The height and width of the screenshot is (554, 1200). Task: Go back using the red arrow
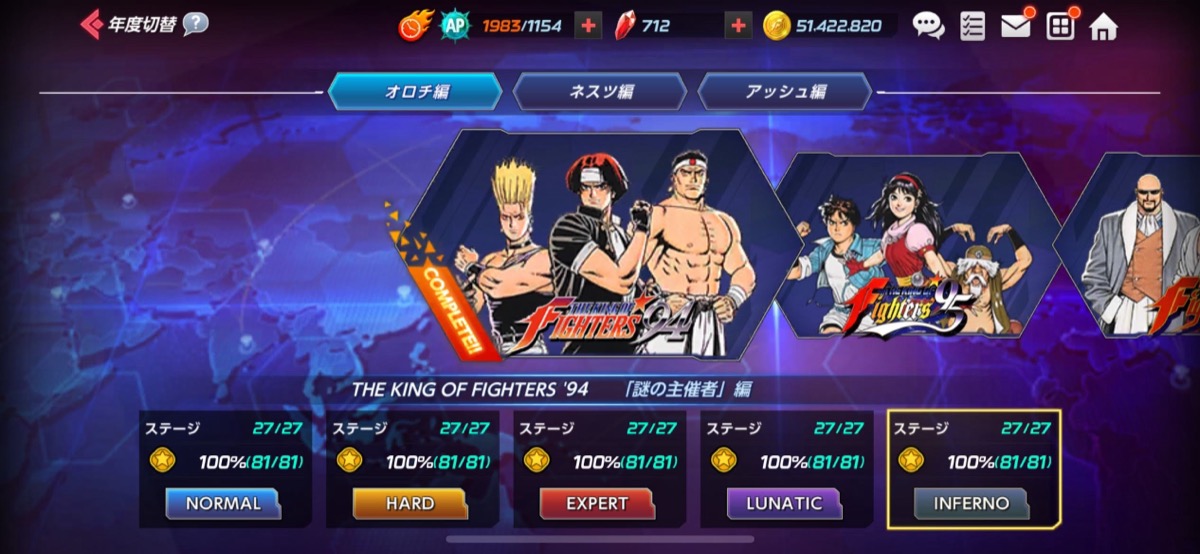coord(91,24)
